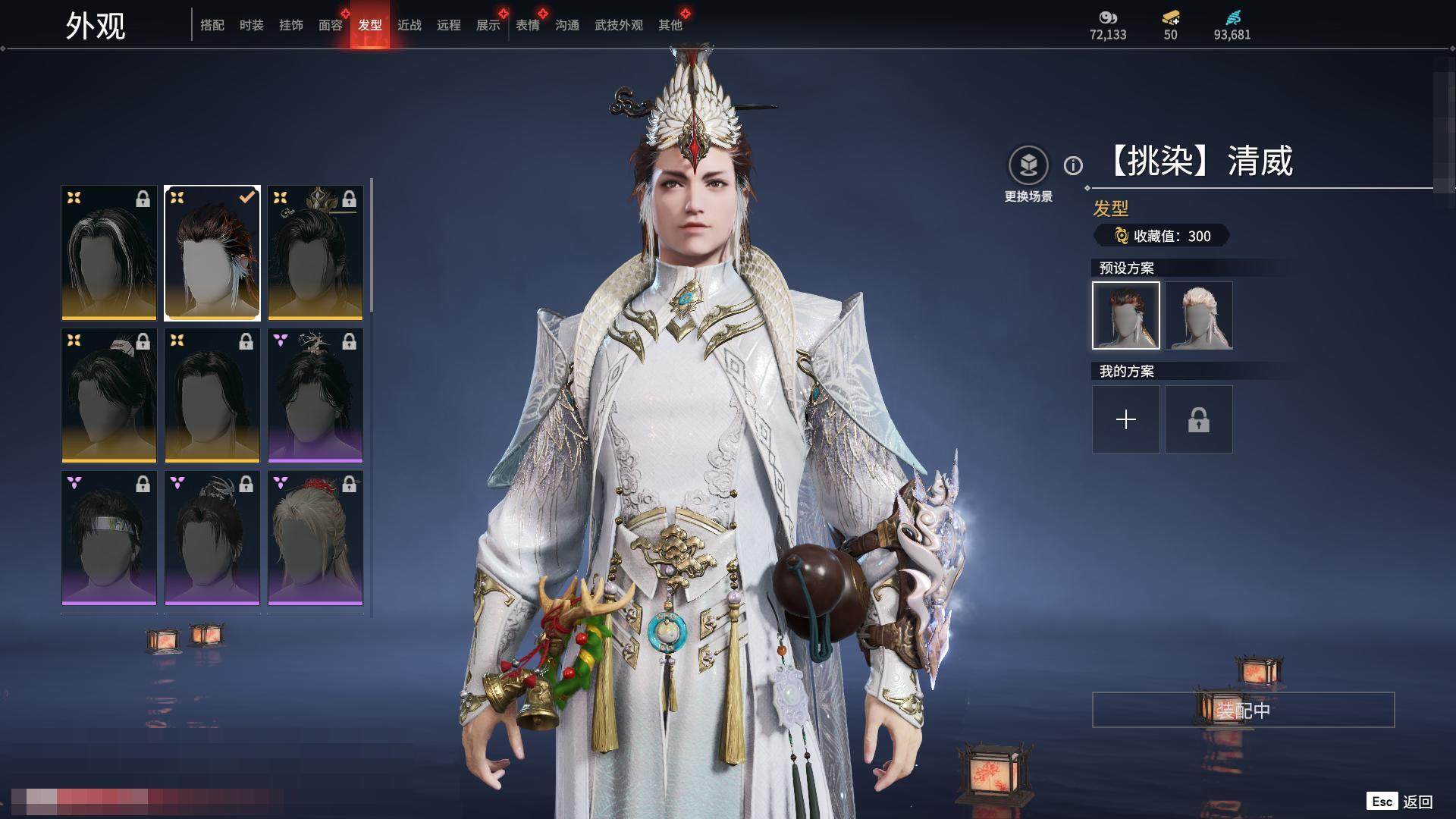Open the 近战 appearance tab
The height and width of the screenshot is (819, 1456).
[409, 25]
